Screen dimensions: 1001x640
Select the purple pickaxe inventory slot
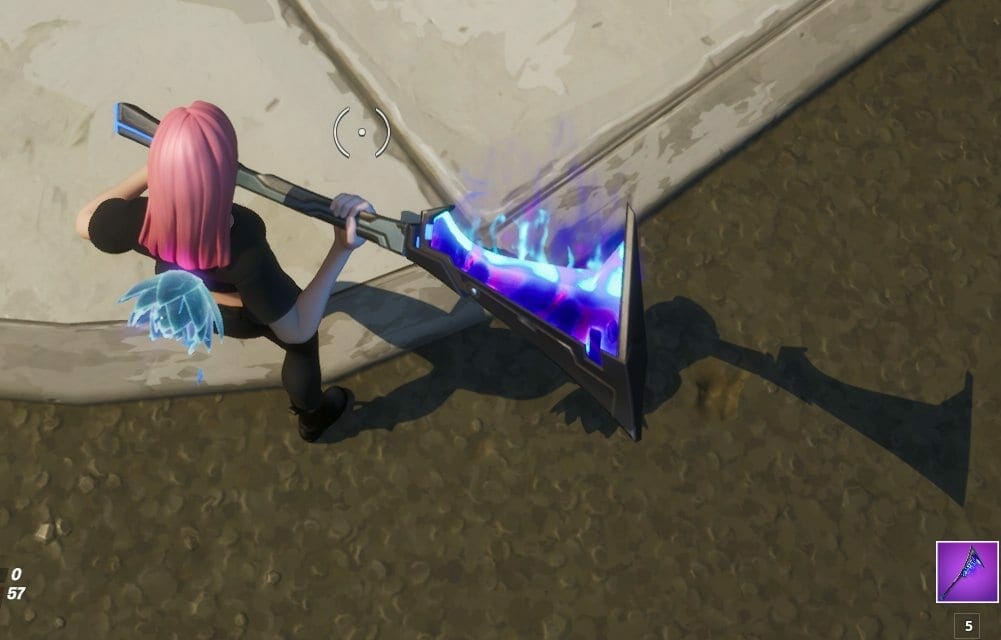click(x=966, y=572)
